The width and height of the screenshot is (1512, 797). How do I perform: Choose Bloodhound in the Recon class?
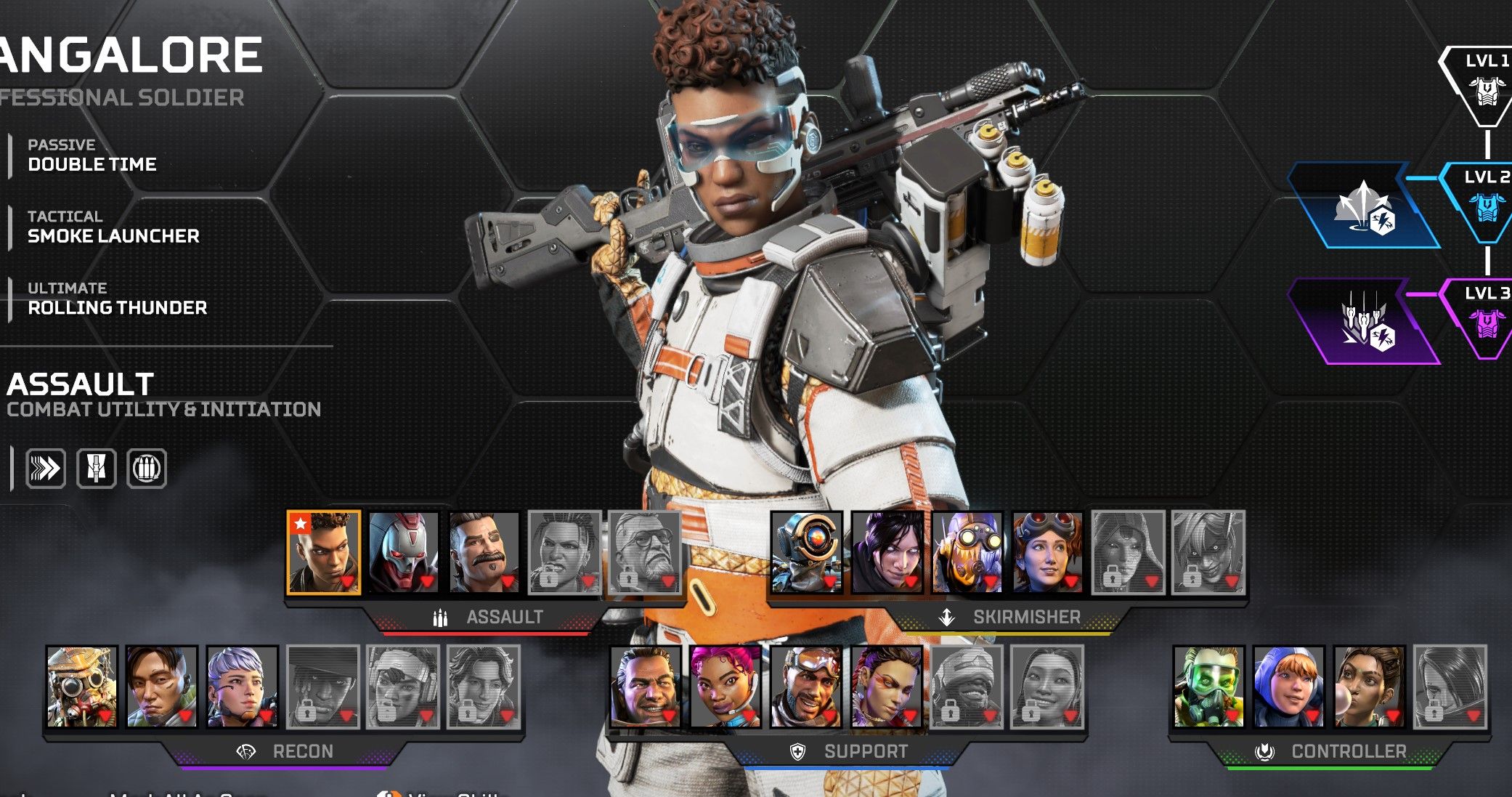coord(82,687)
